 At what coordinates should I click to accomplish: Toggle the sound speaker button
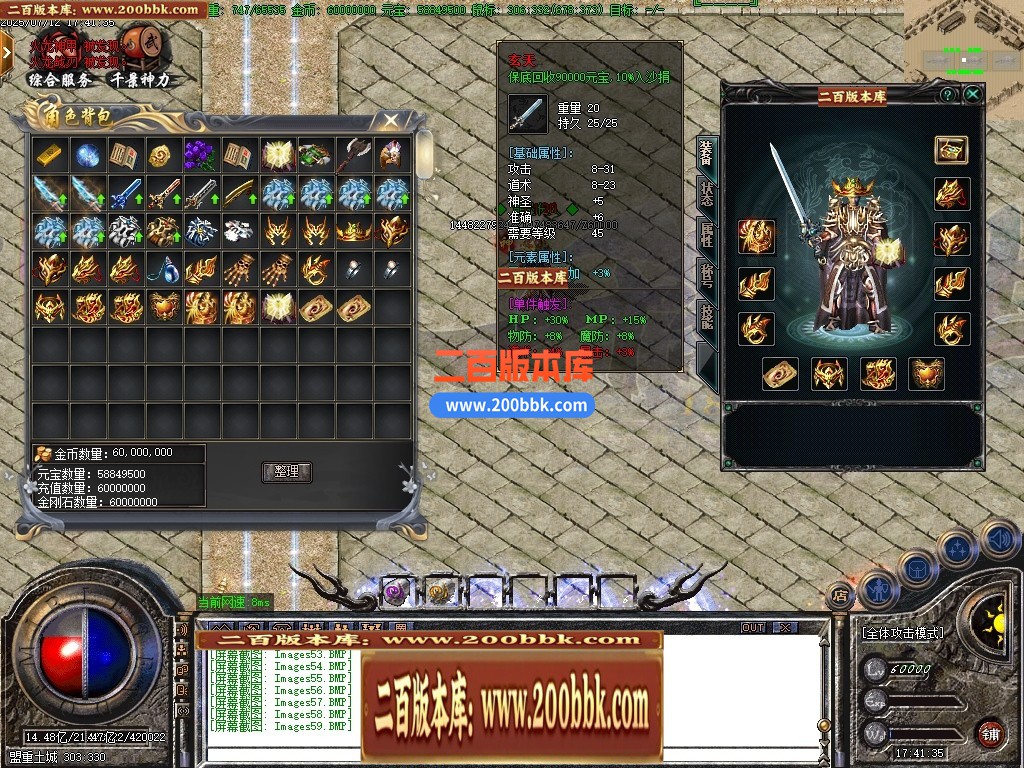tap(999, 540)
